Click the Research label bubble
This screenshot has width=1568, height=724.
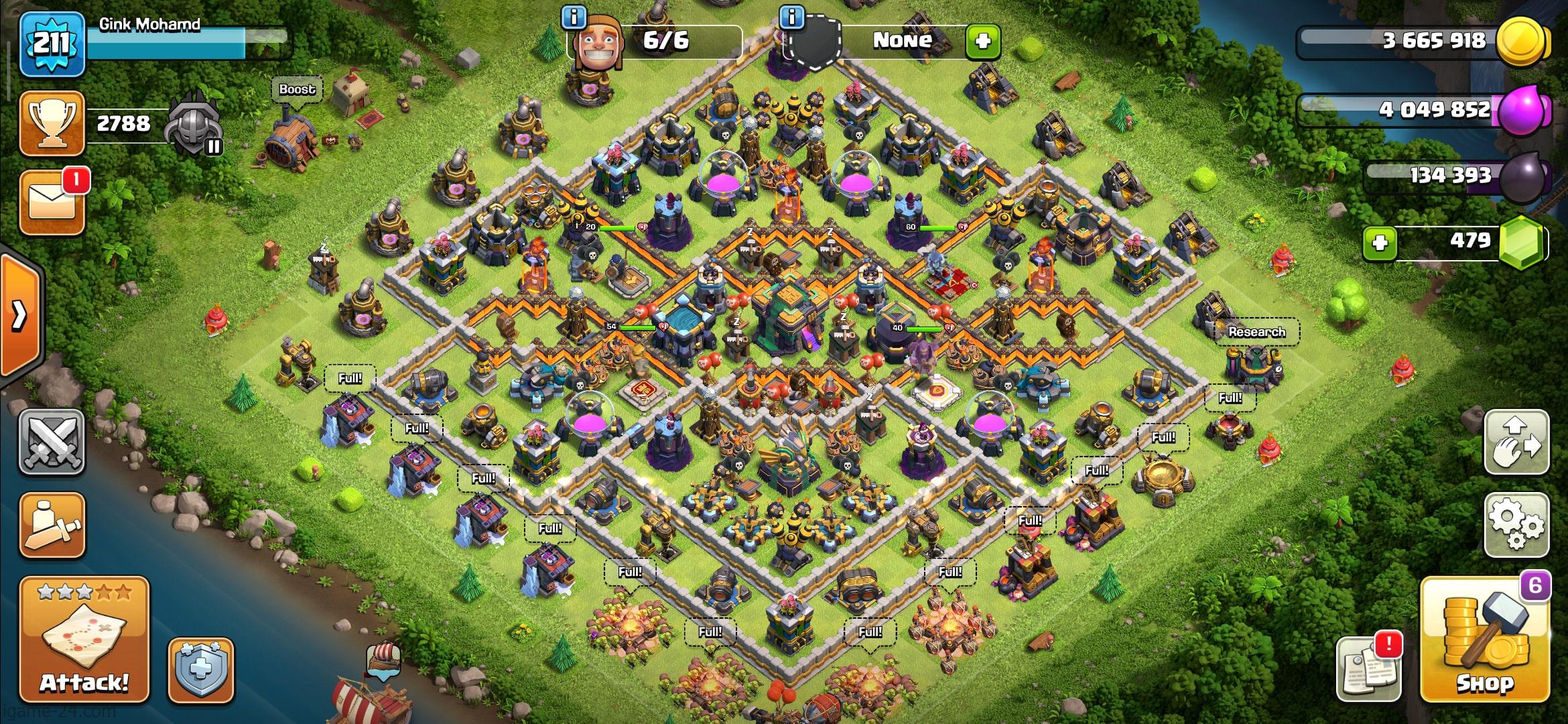click(x=1256, y=332)
